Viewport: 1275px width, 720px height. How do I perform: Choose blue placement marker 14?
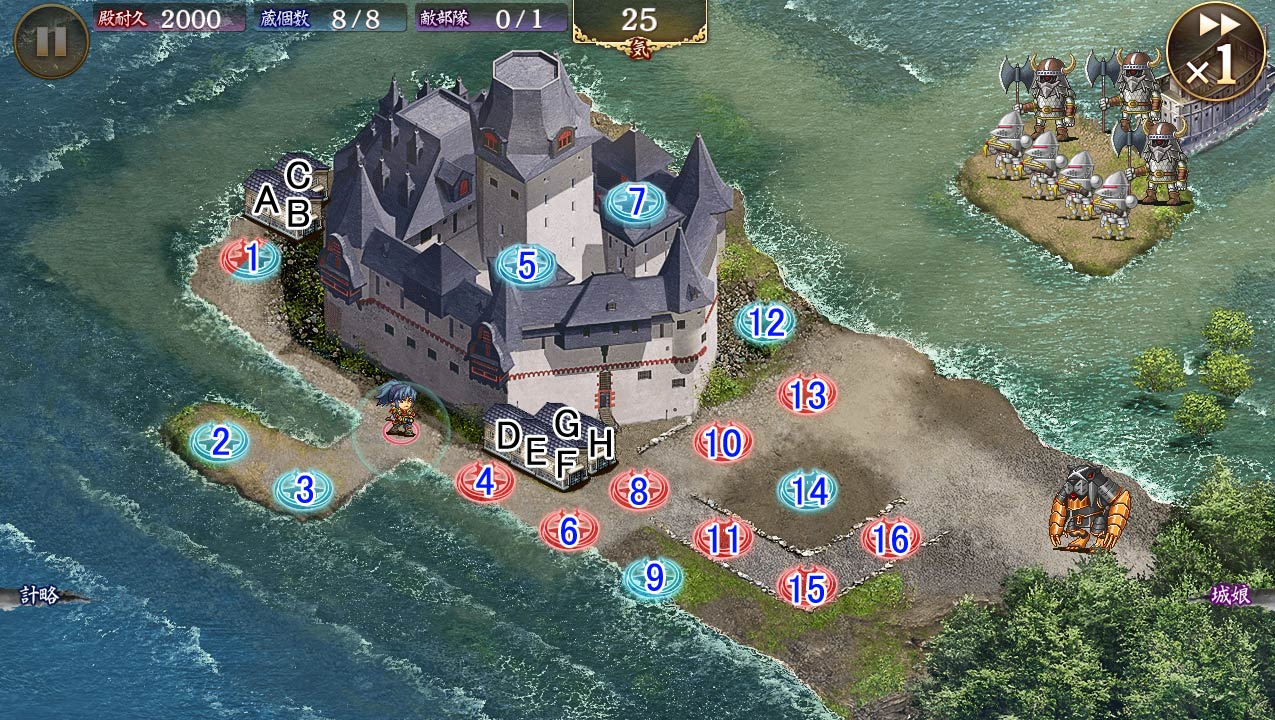coord(808,491)
